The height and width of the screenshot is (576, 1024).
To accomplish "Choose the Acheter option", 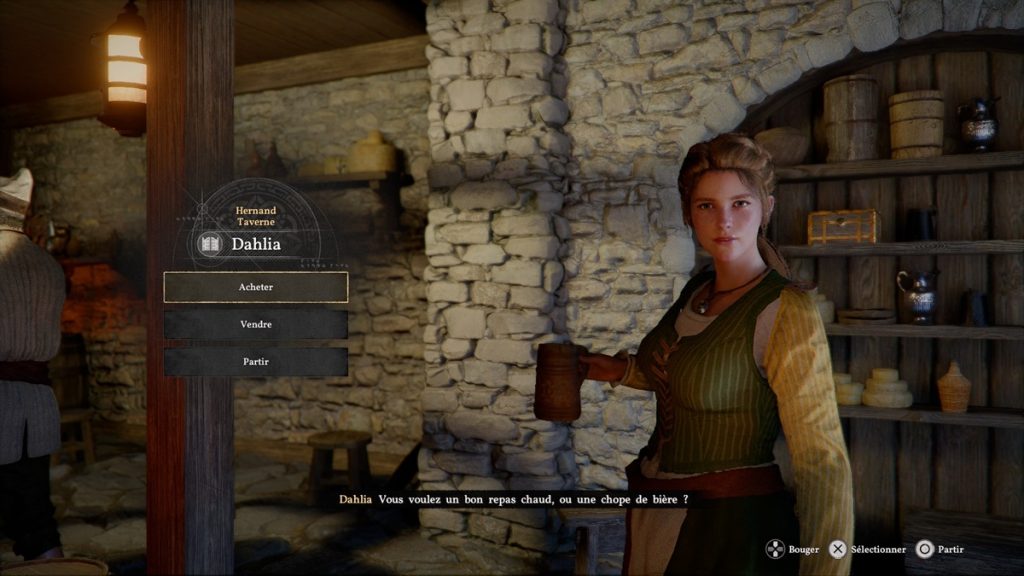I will coord(256,287).
